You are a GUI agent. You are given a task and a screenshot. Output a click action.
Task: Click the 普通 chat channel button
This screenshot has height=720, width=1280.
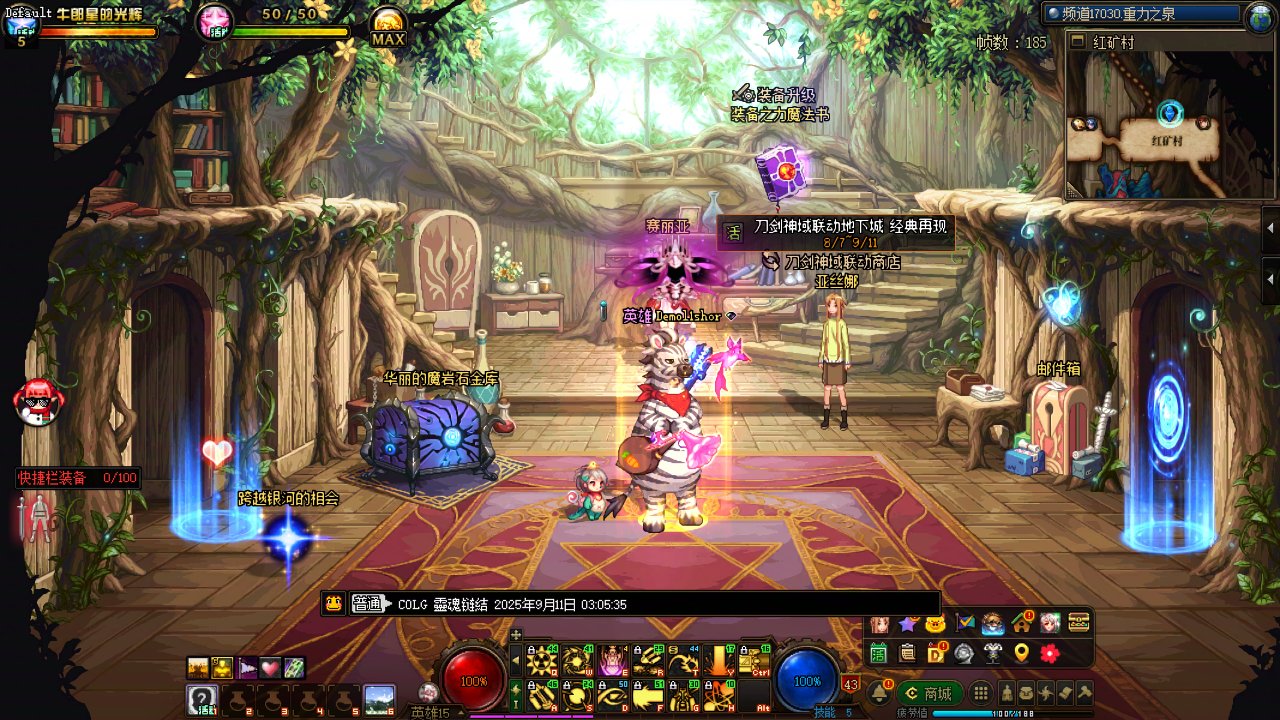[x=367, y=604]
